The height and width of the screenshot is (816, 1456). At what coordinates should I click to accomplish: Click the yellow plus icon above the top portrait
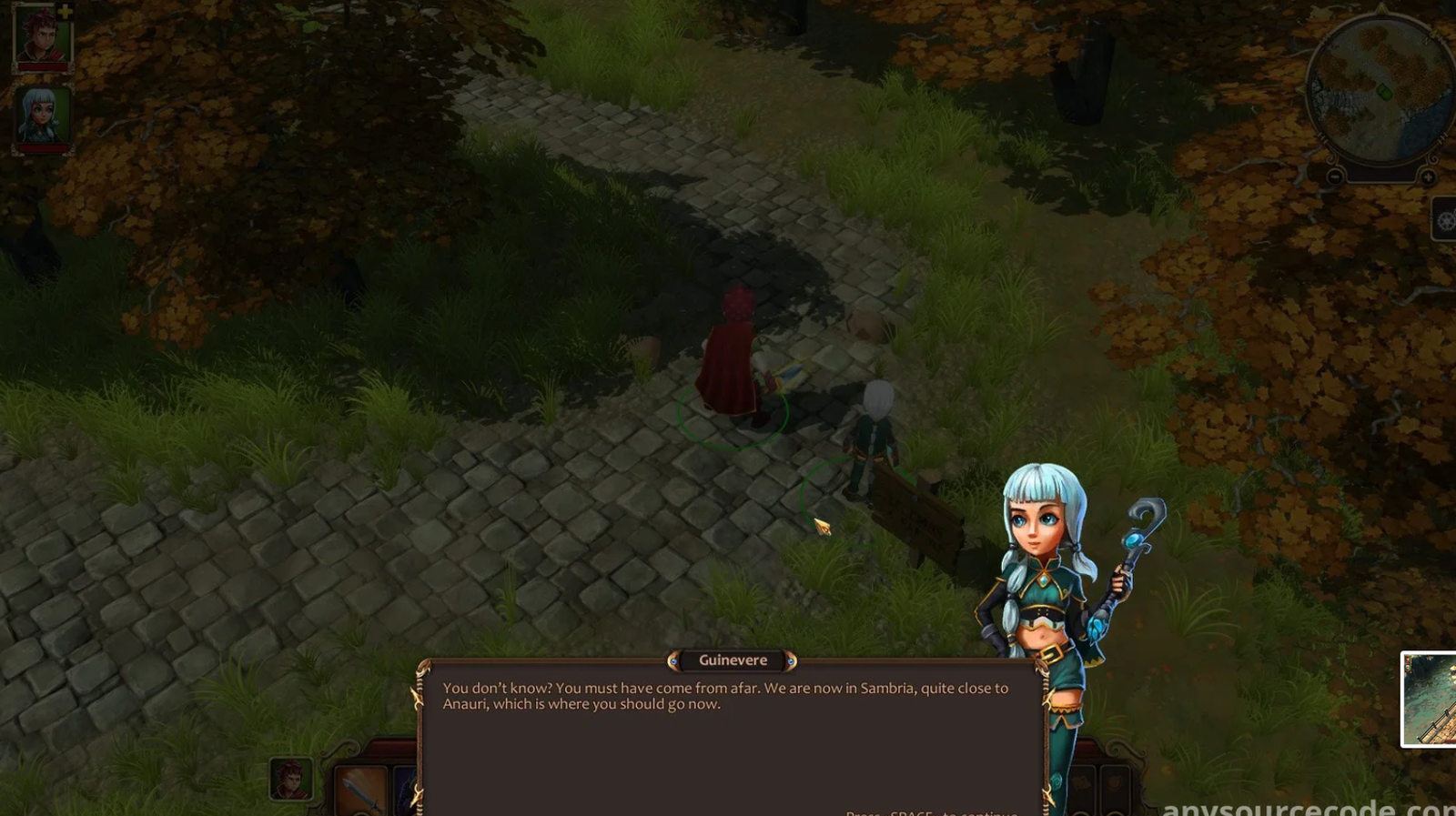click(x=66, y=12)
